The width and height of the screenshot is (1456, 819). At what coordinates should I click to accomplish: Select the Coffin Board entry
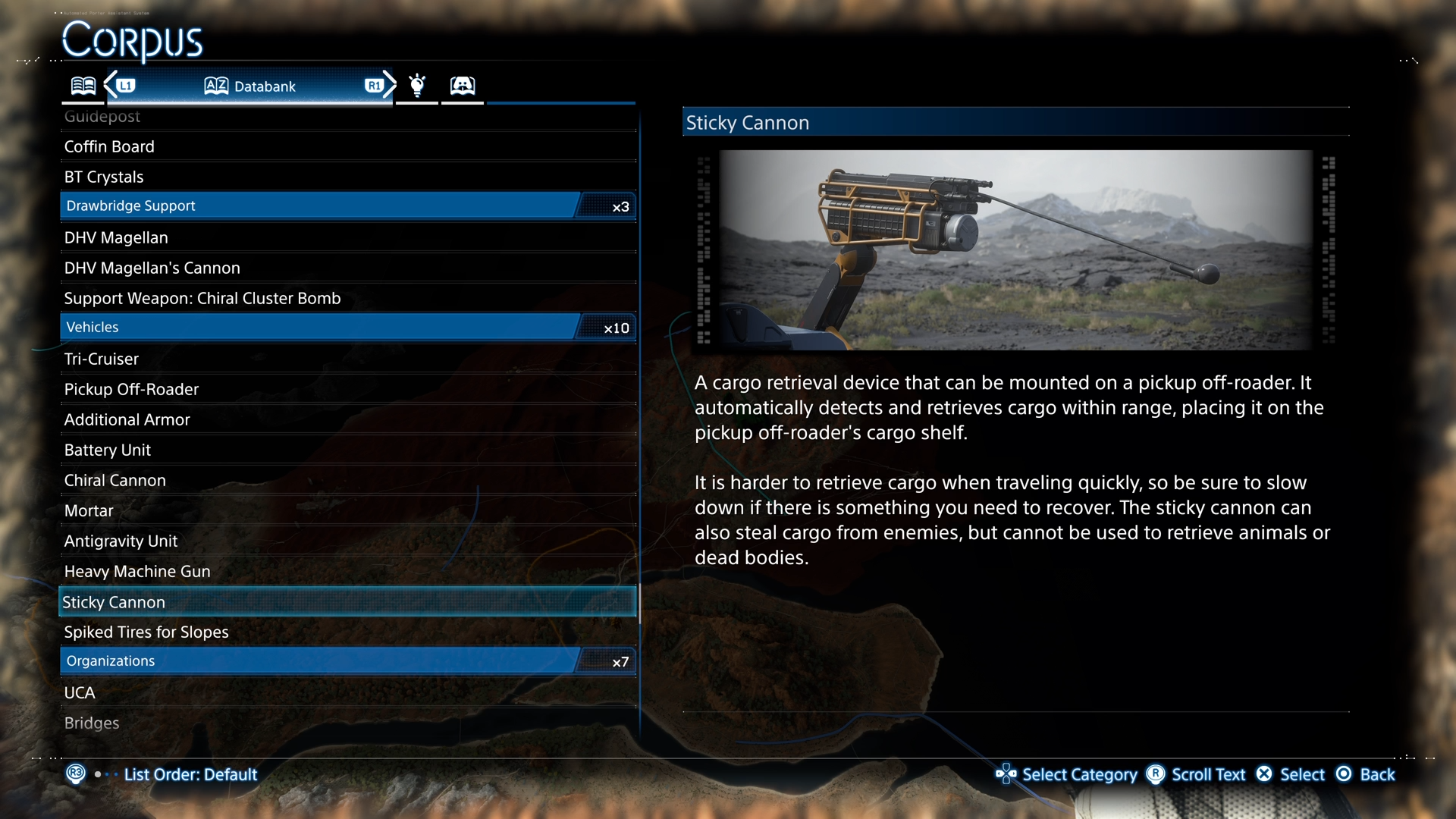(x=109, y=146)
